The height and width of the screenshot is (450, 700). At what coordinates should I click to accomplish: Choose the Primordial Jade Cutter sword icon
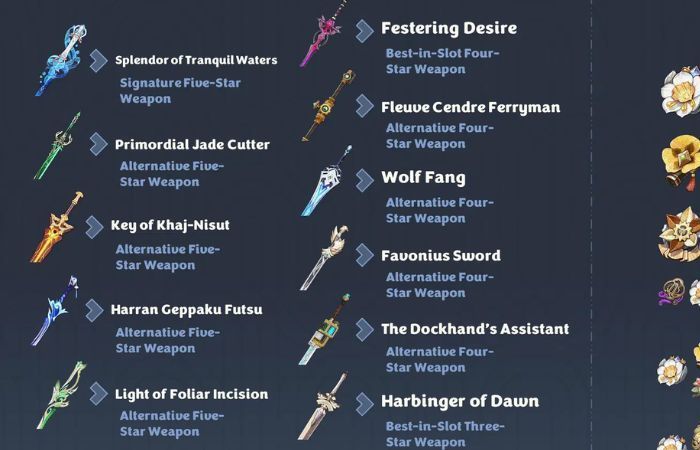tap(56, 146)
